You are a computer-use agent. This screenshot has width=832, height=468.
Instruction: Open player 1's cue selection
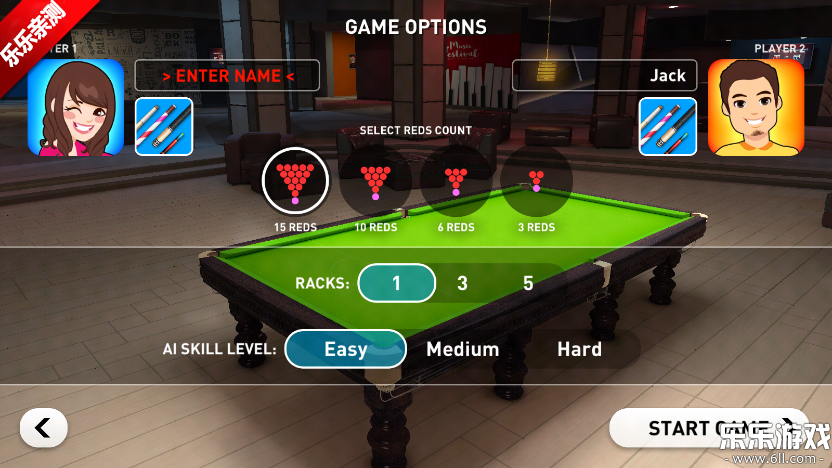[164, 126]
